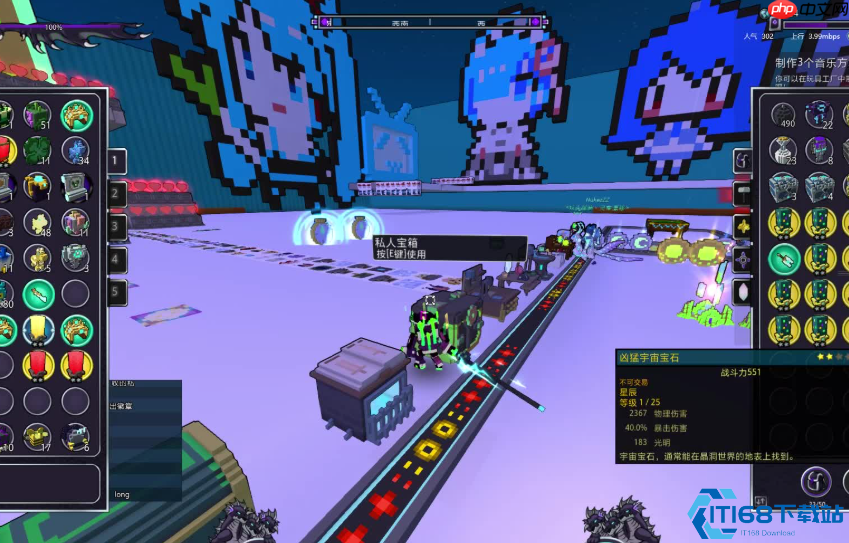Switch to inventory tab 1

[117, 161]
